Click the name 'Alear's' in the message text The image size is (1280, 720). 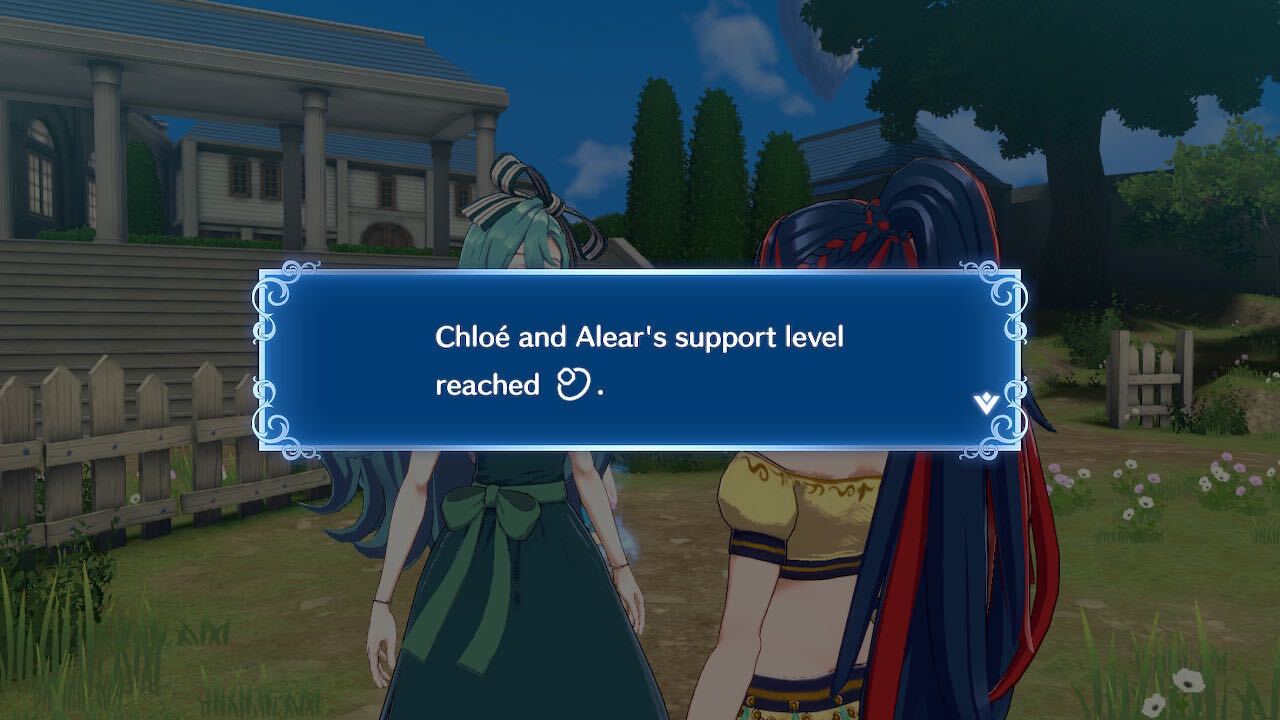click(x=623, y=338)
